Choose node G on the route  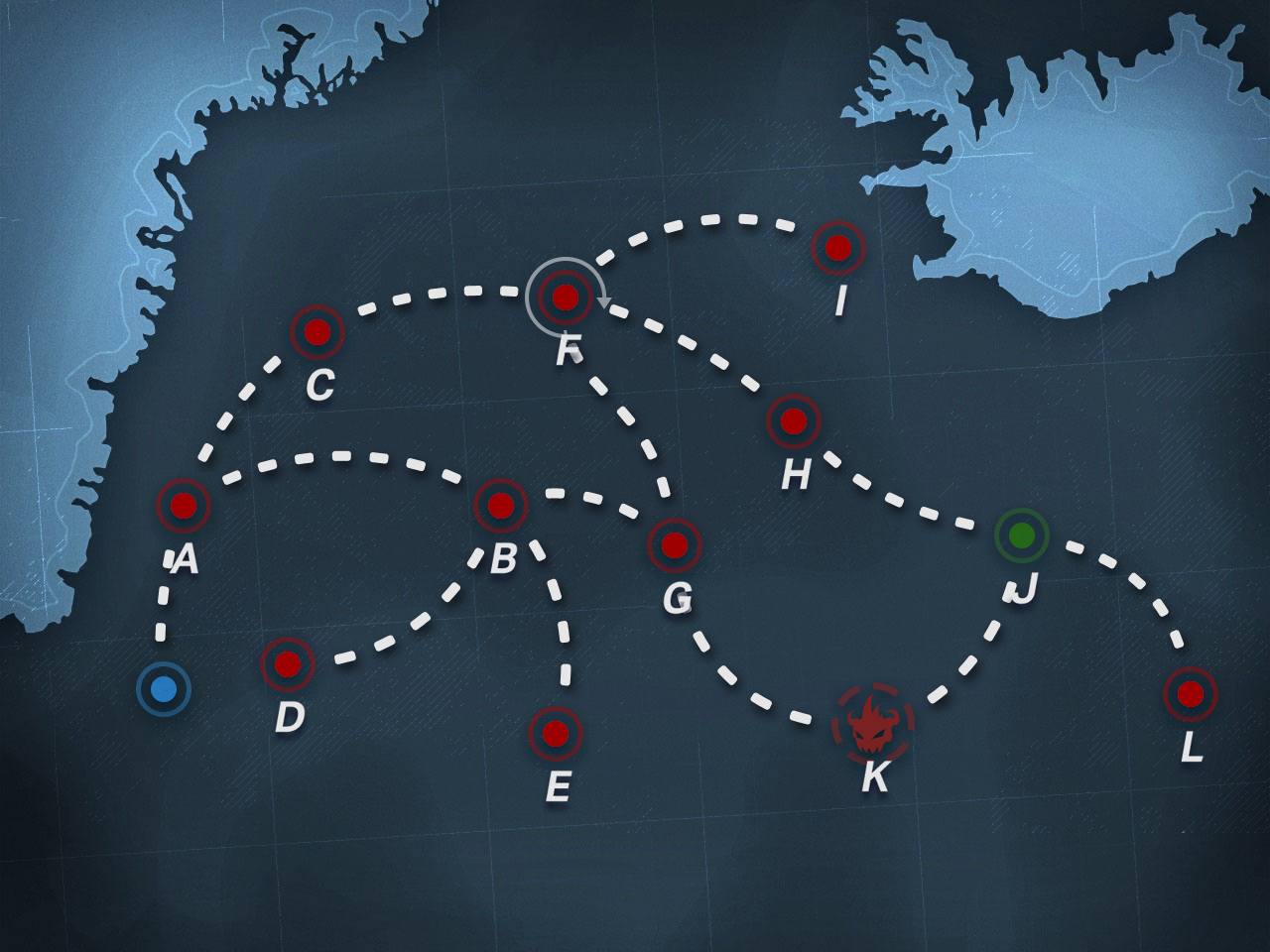pyautogui.click(x=675, y=545)
